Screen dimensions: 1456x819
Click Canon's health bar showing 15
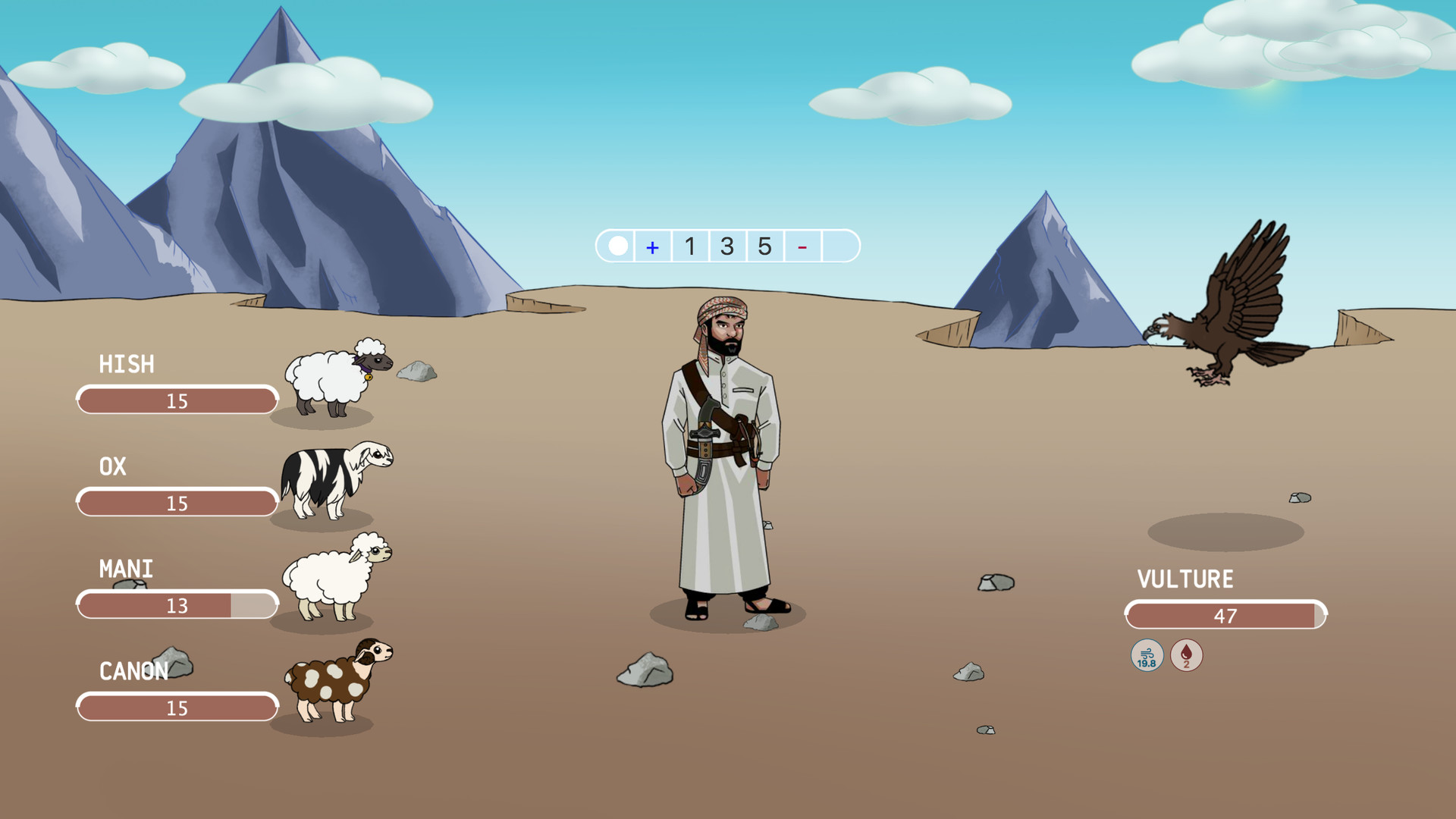(176, 708)
